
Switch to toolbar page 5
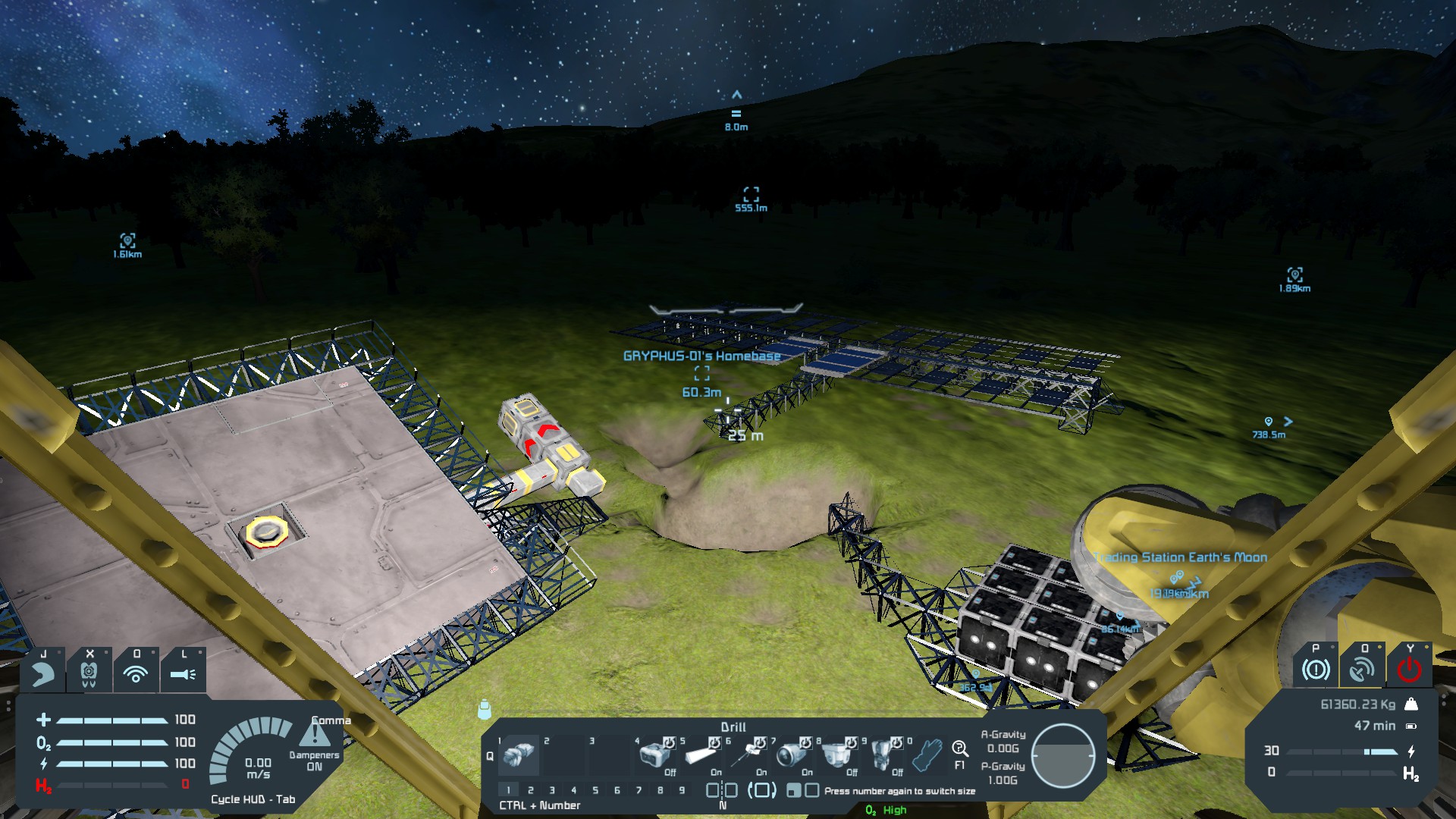pos(595,790)
